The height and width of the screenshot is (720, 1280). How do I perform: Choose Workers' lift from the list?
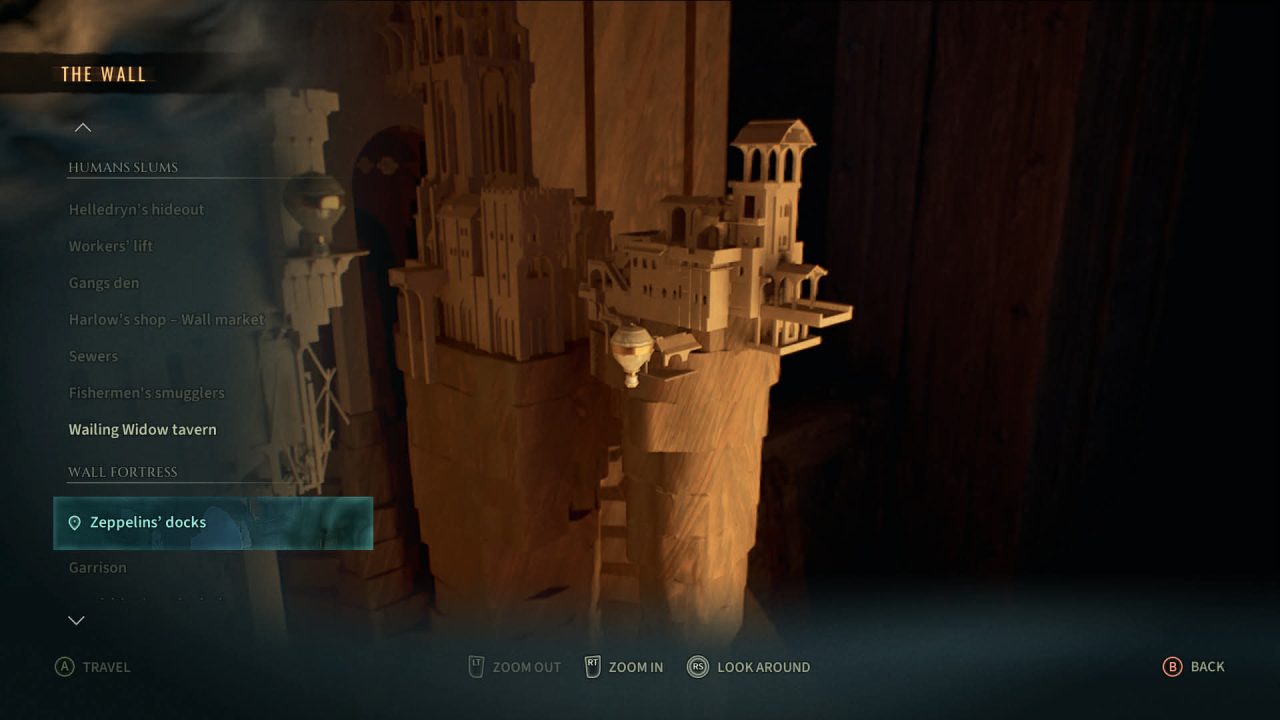111,246
